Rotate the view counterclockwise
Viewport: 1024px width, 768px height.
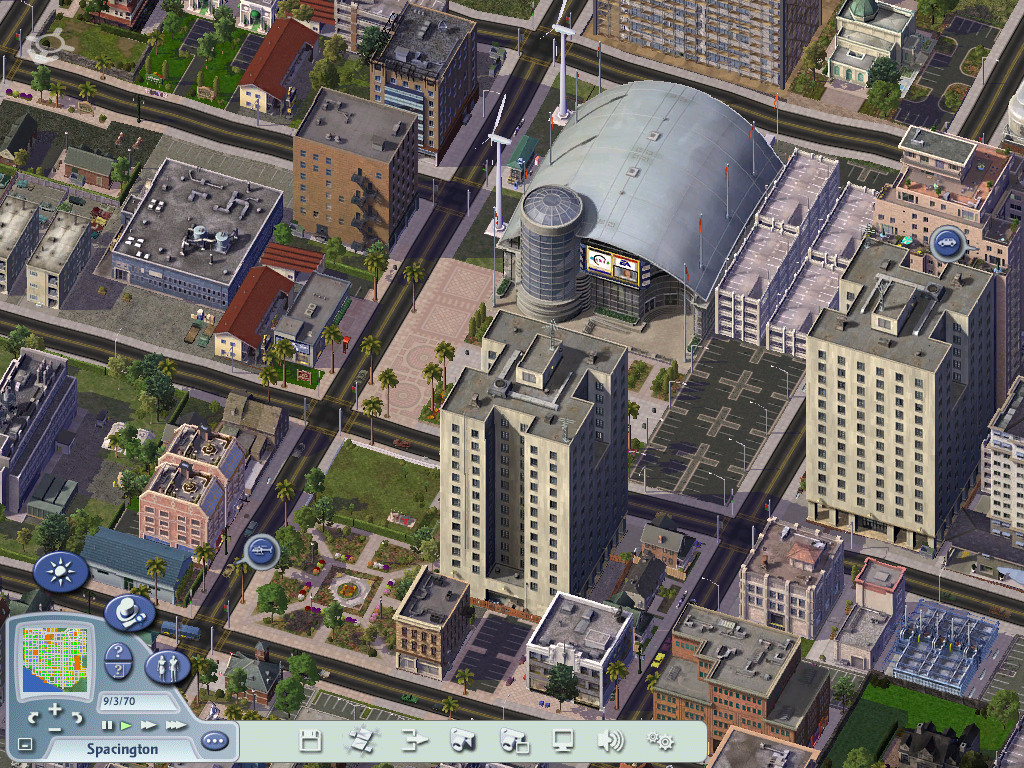(33, 717)
